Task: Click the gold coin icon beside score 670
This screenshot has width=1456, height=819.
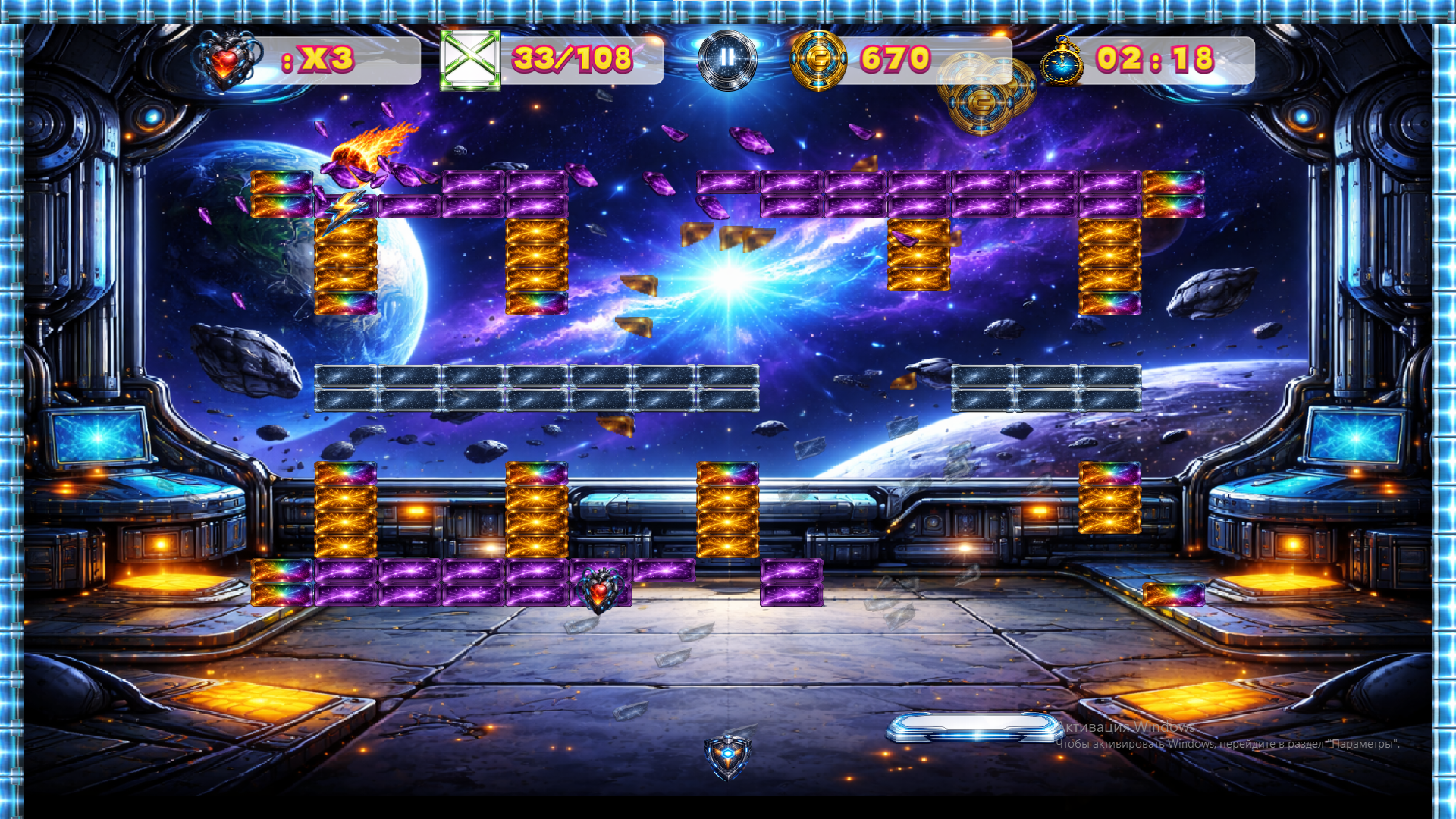Action: coord(821,57)
